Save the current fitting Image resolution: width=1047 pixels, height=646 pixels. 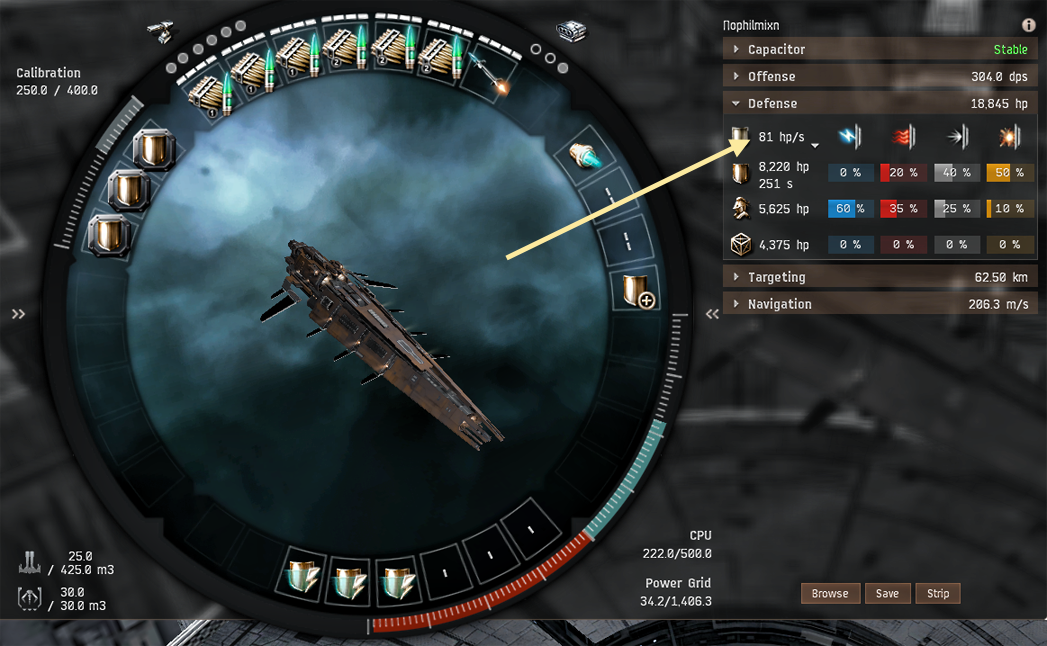[887, 593]
